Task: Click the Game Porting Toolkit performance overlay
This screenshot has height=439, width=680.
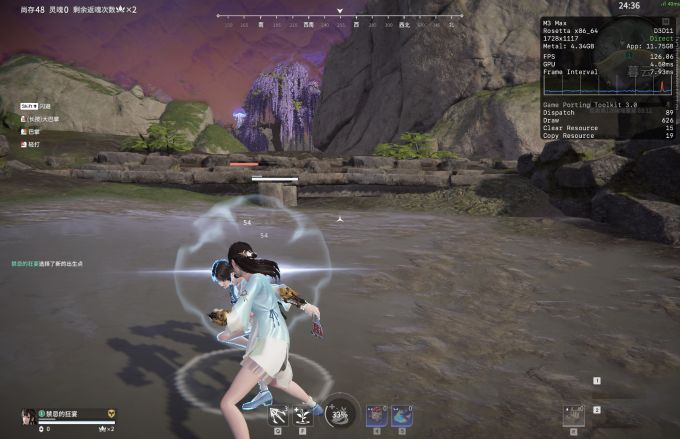Action: click(608, 76)
